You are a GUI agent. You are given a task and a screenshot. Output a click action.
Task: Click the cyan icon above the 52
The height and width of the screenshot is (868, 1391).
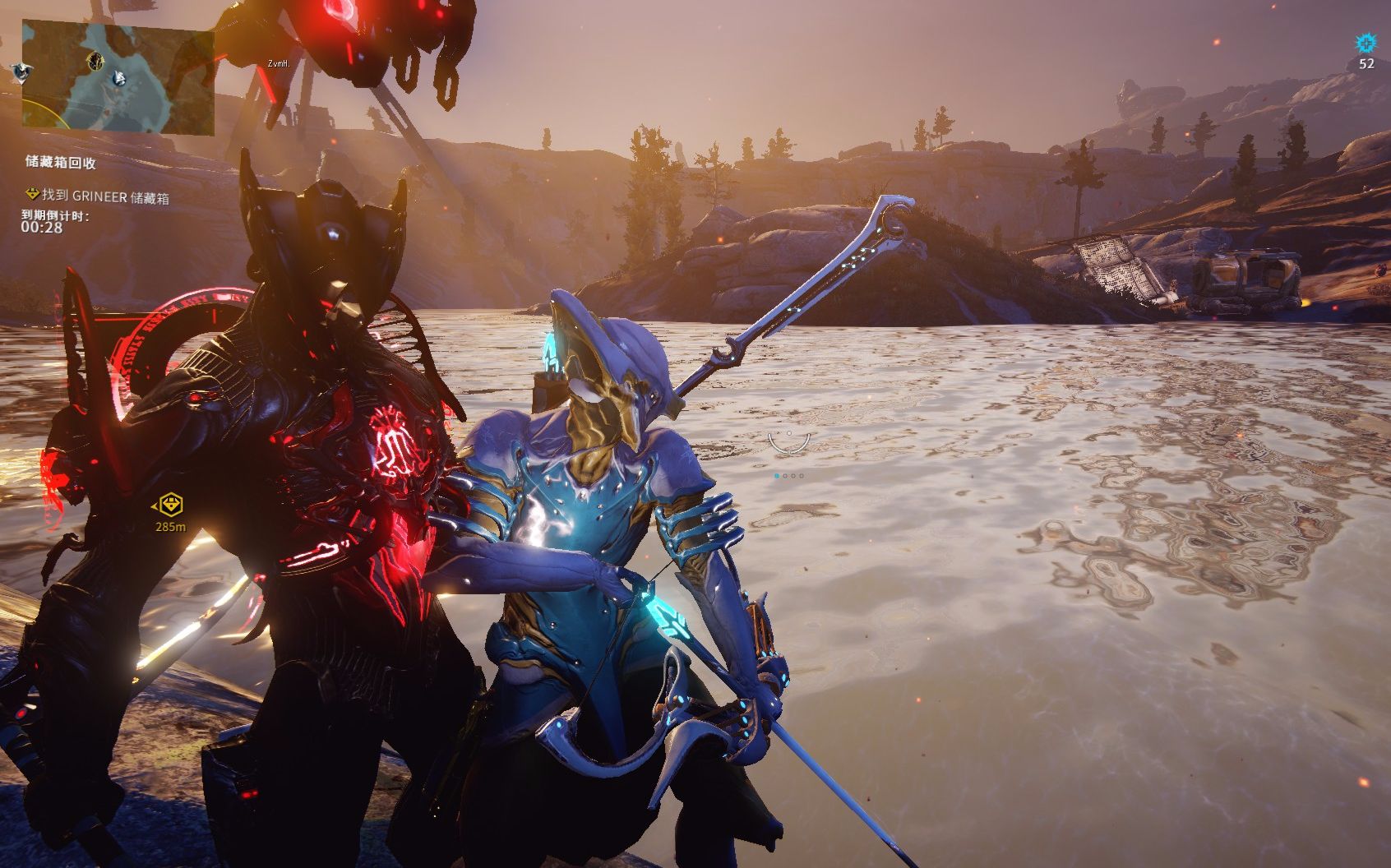(1366, 44)
